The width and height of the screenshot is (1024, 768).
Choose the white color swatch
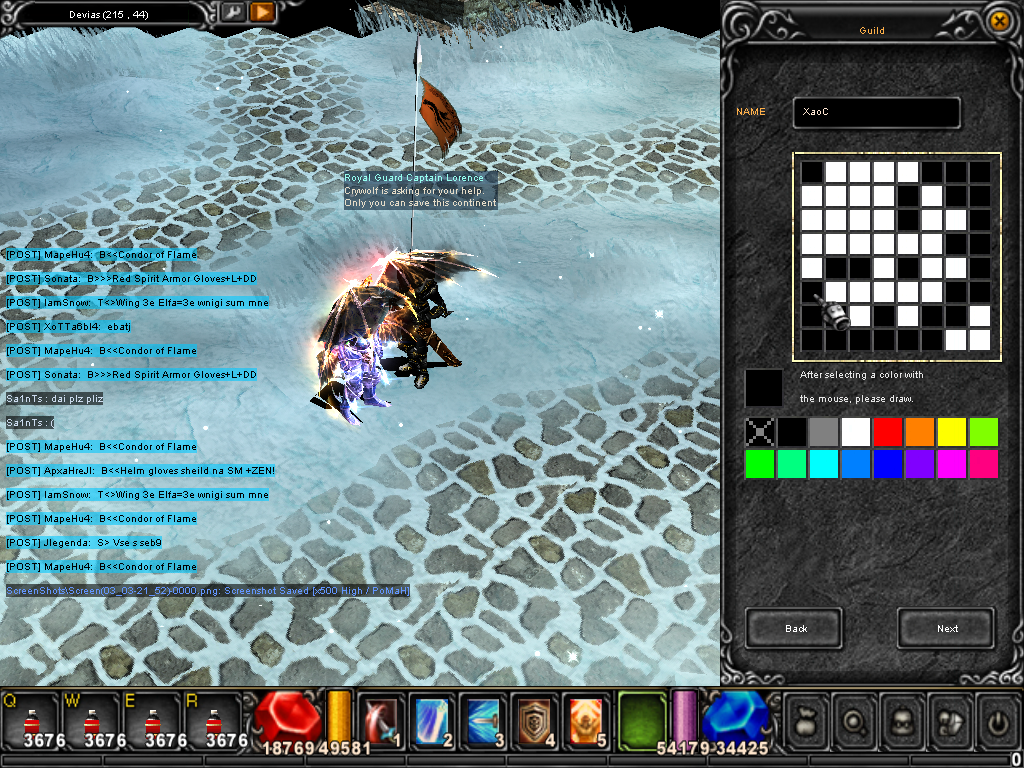[856, 432]
